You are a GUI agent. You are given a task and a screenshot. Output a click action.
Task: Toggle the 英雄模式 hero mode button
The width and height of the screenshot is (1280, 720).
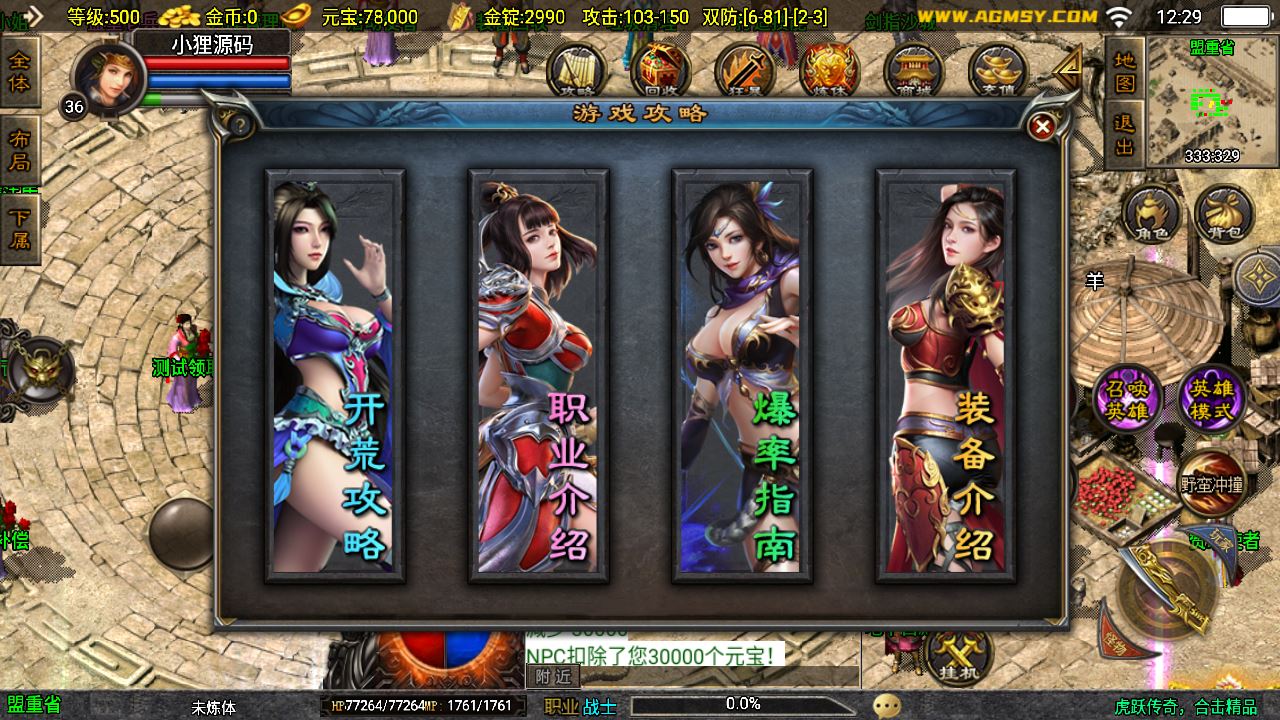1211,398
